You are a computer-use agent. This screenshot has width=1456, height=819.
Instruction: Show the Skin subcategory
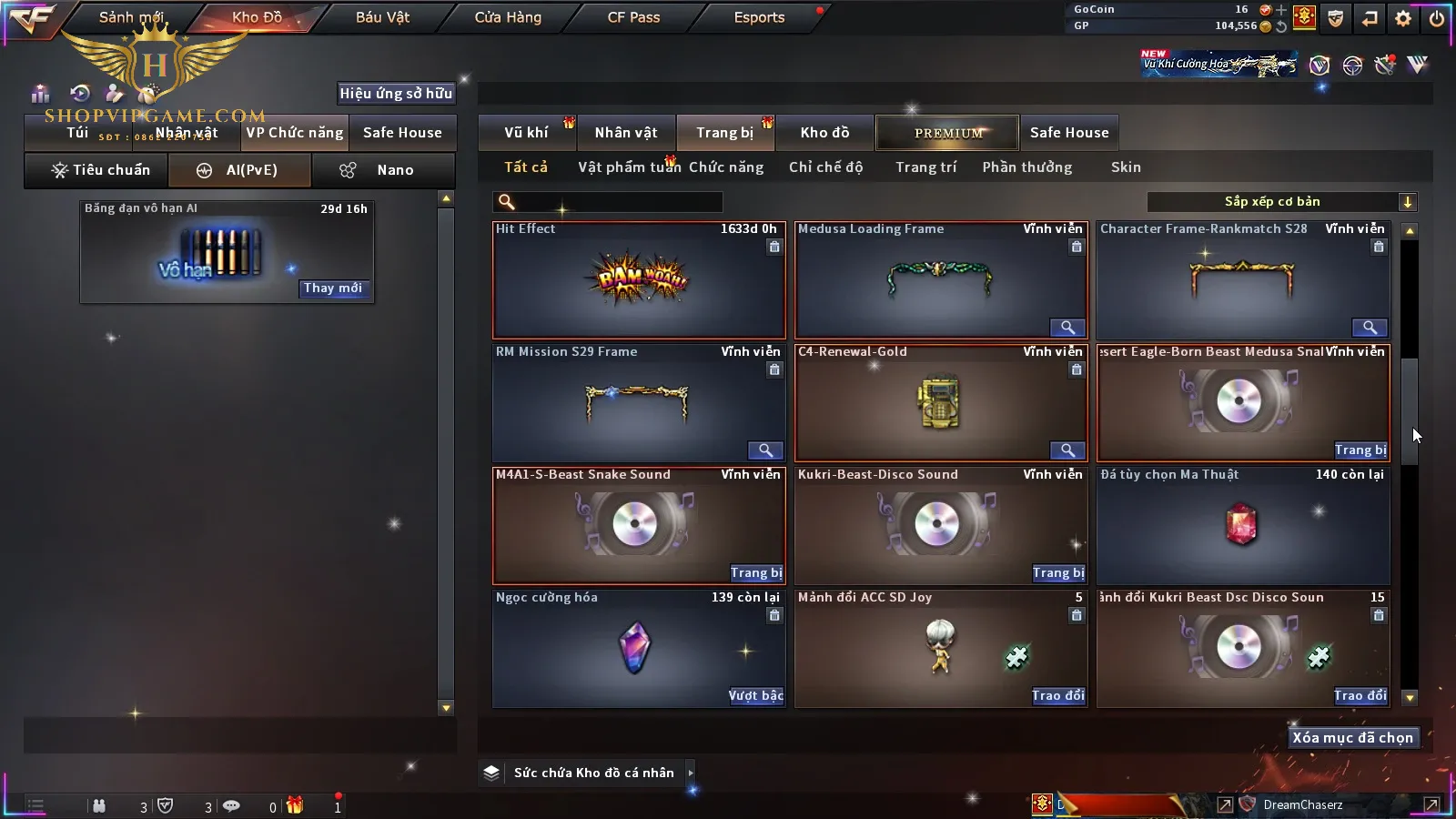coord(1126,167)
